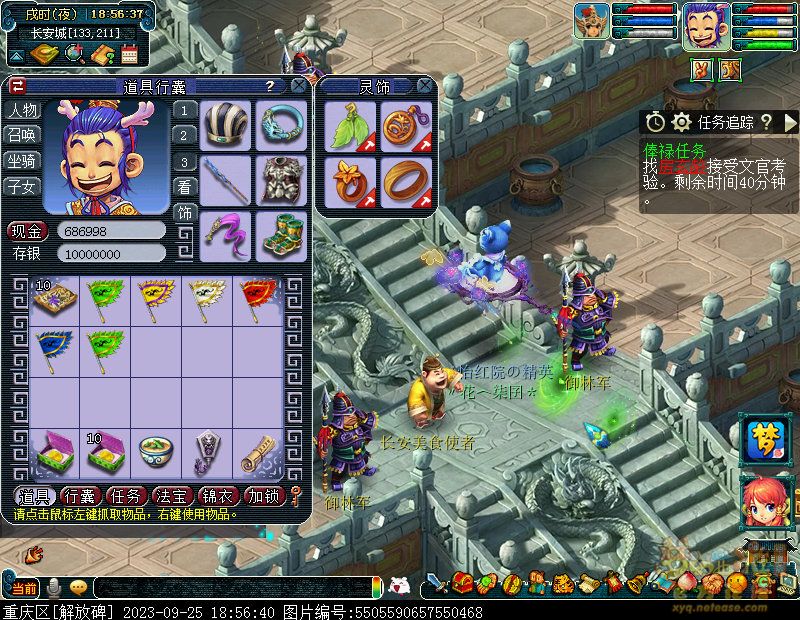This screenshot has height=620, width=800.
Task: Select the 子女 children button
Action: [22, 186]
